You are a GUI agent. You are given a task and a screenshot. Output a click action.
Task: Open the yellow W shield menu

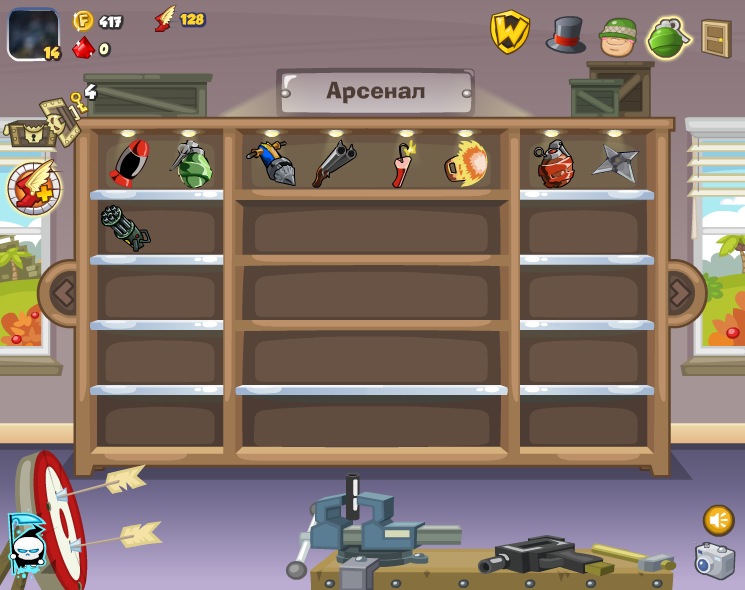pyautogui.click(x=509, y=33)
